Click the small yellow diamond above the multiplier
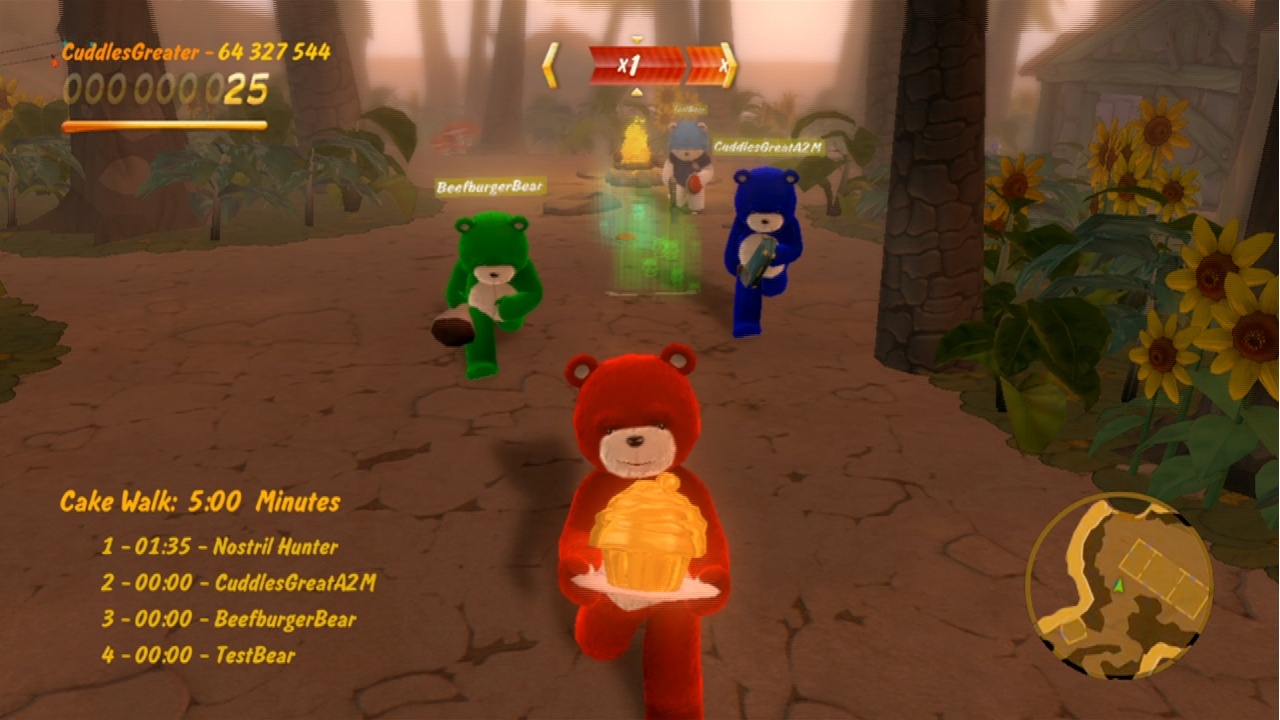The height and width of the screenshot is (720, 1280). [x=636, y=37]
